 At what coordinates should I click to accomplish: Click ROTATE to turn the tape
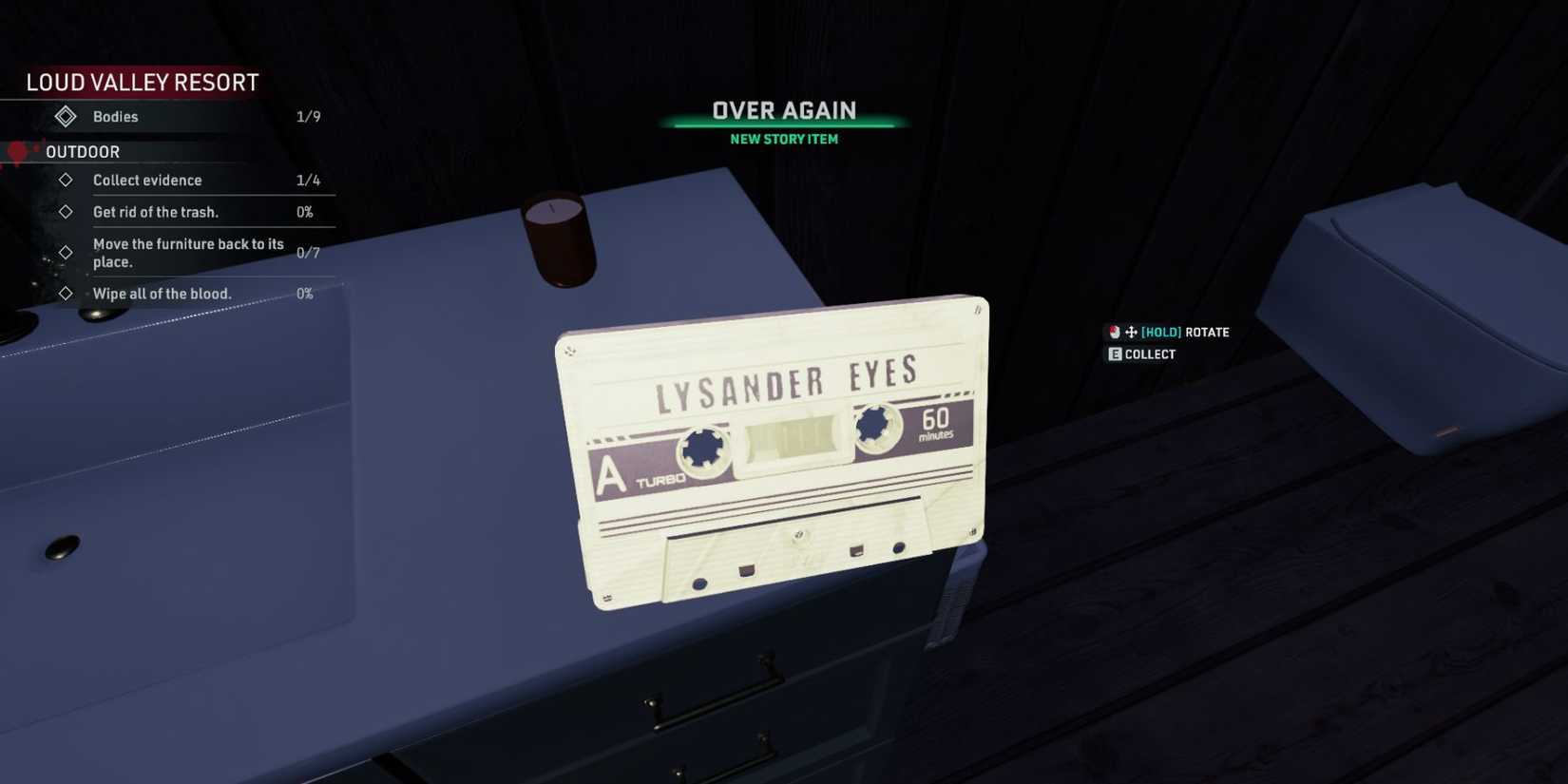tap(1203, 332)
